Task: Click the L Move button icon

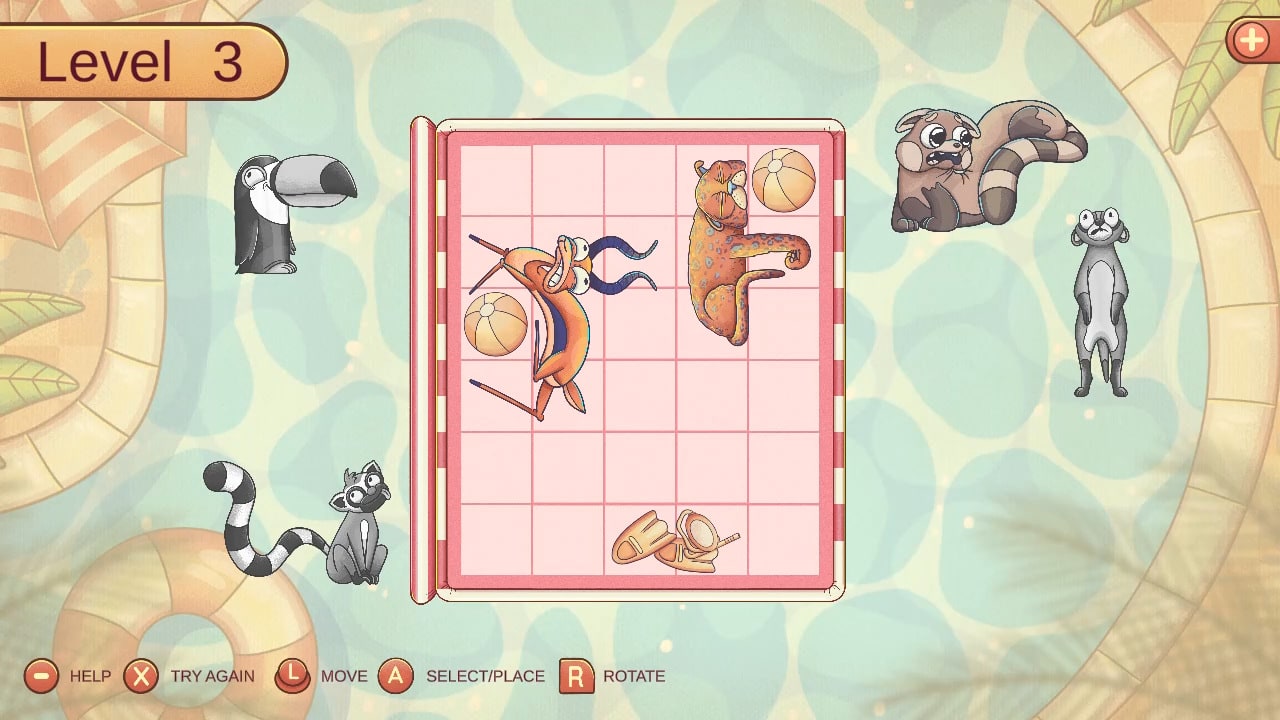Action: pos(294,676)
